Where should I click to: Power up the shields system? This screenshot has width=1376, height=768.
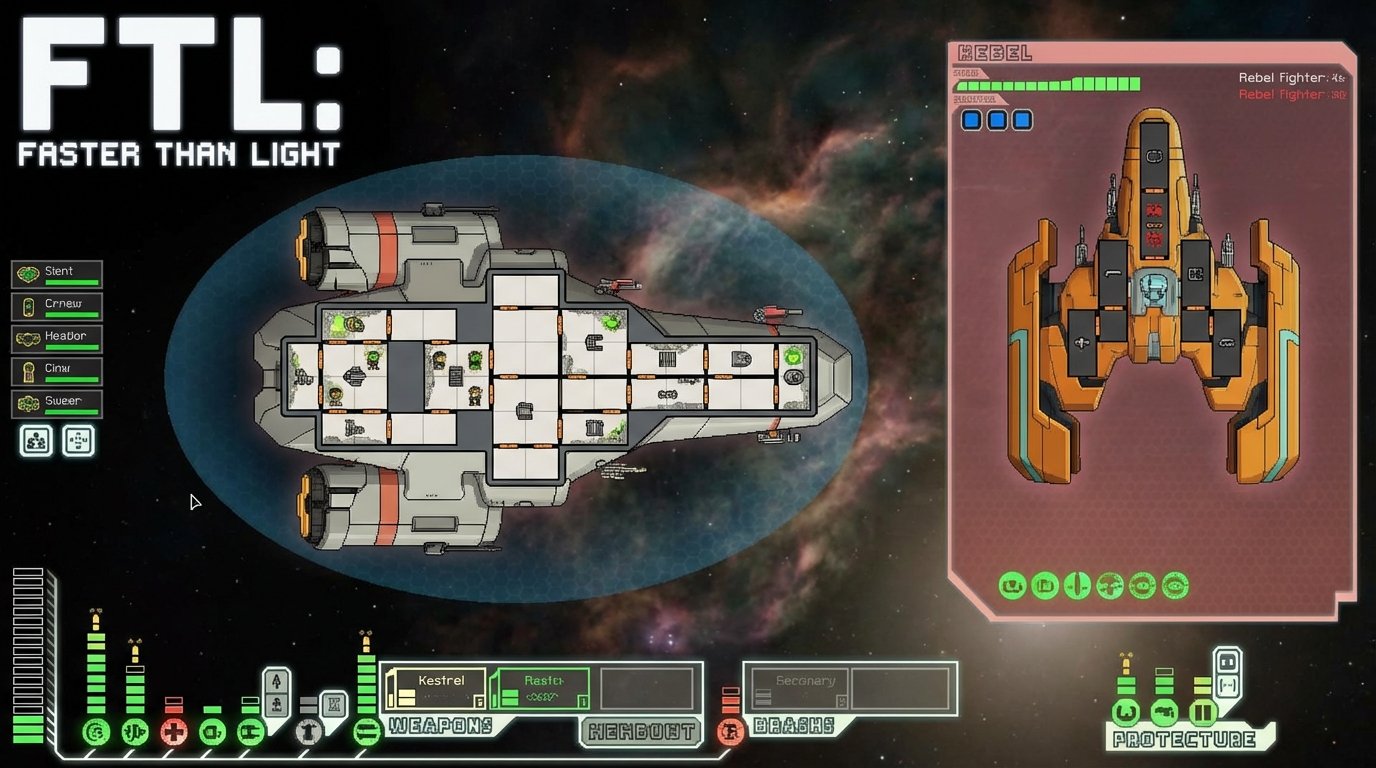point(96,730)
